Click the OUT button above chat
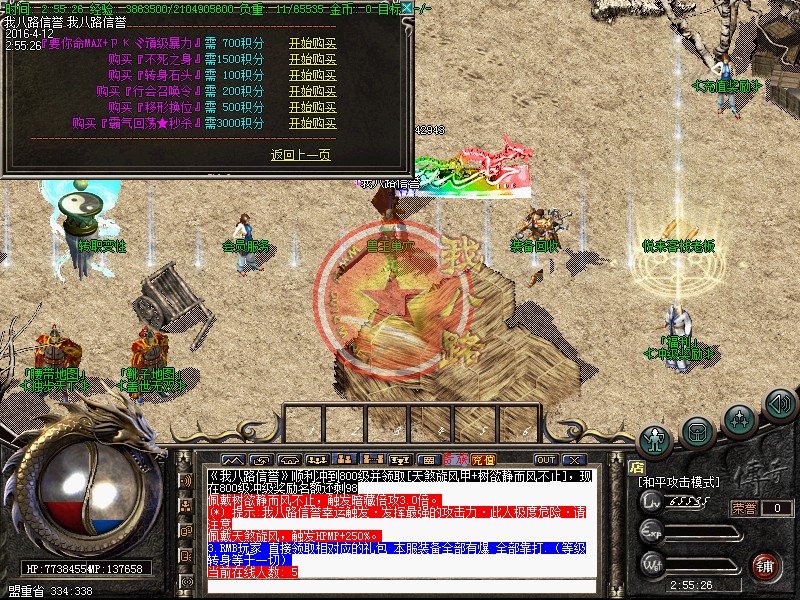This screenshot has height=600, width=800. tap(546, 460)
